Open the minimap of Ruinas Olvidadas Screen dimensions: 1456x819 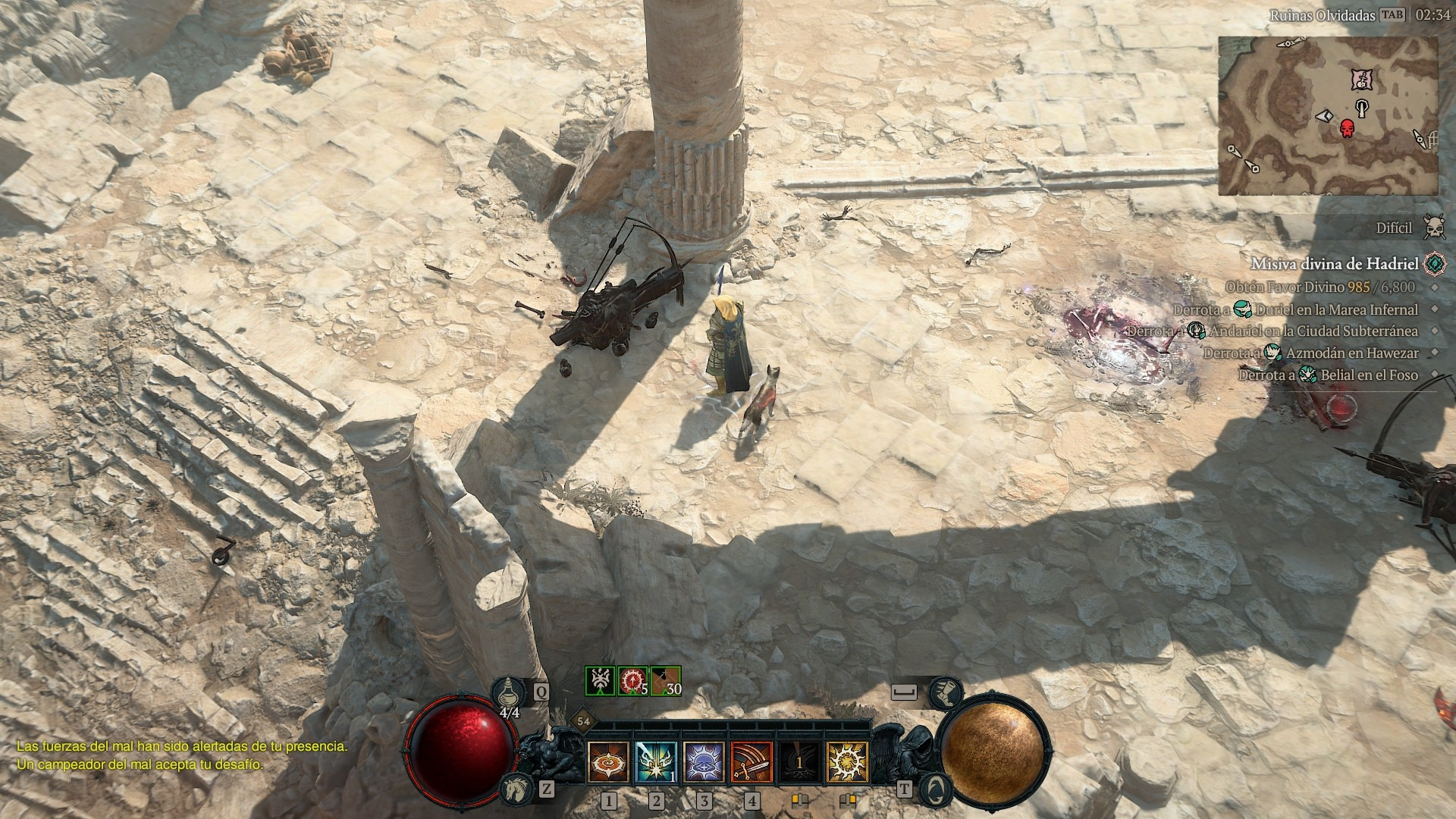click(1328, 115)
